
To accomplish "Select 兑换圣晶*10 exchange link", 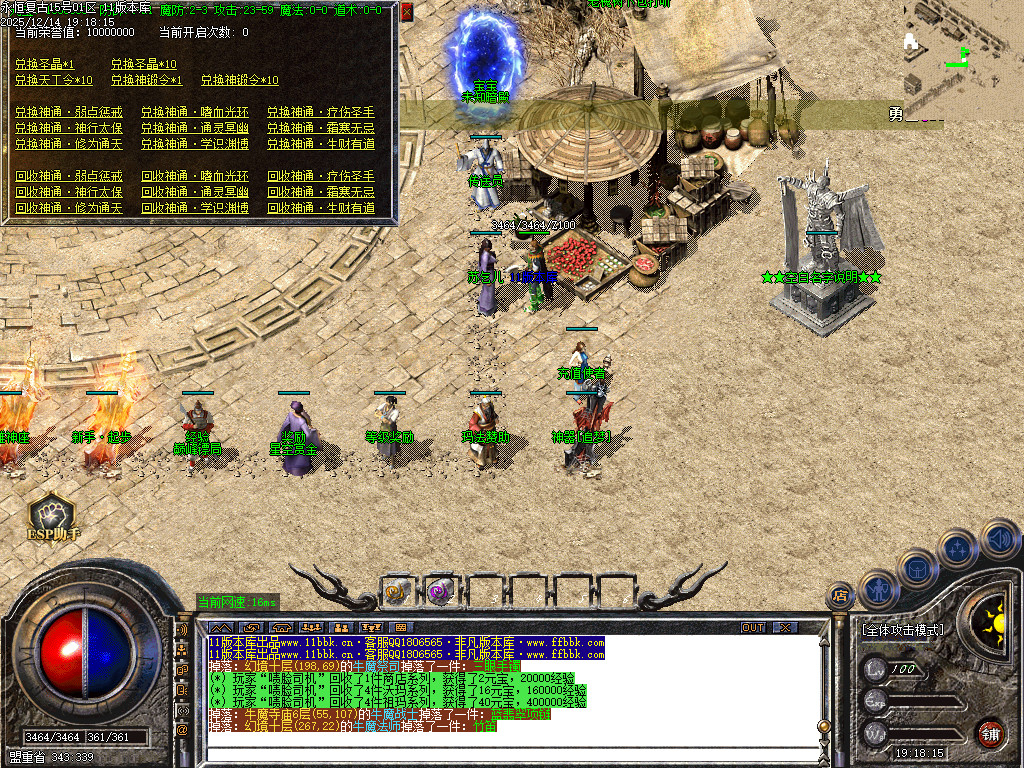I will [x=143, y=64].
